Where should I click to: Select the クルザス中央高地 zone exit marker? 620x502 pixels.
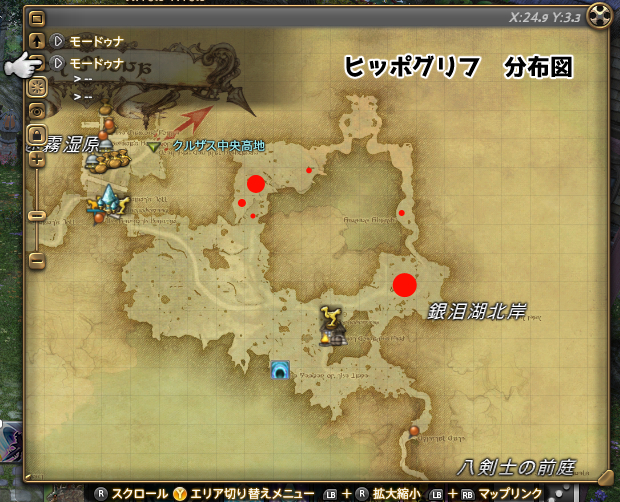tap(153, 146)
